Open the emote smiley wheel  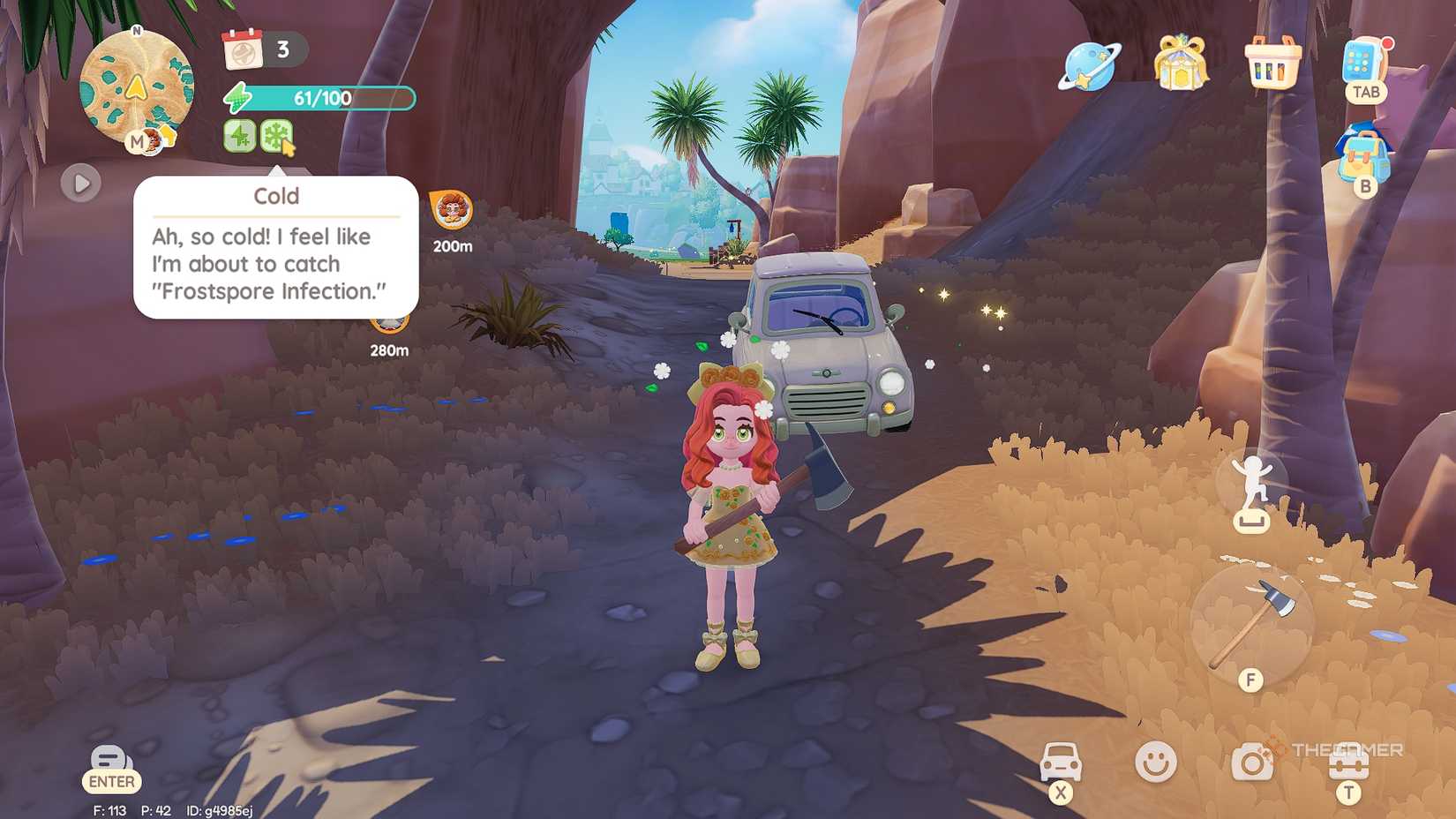1156,760
